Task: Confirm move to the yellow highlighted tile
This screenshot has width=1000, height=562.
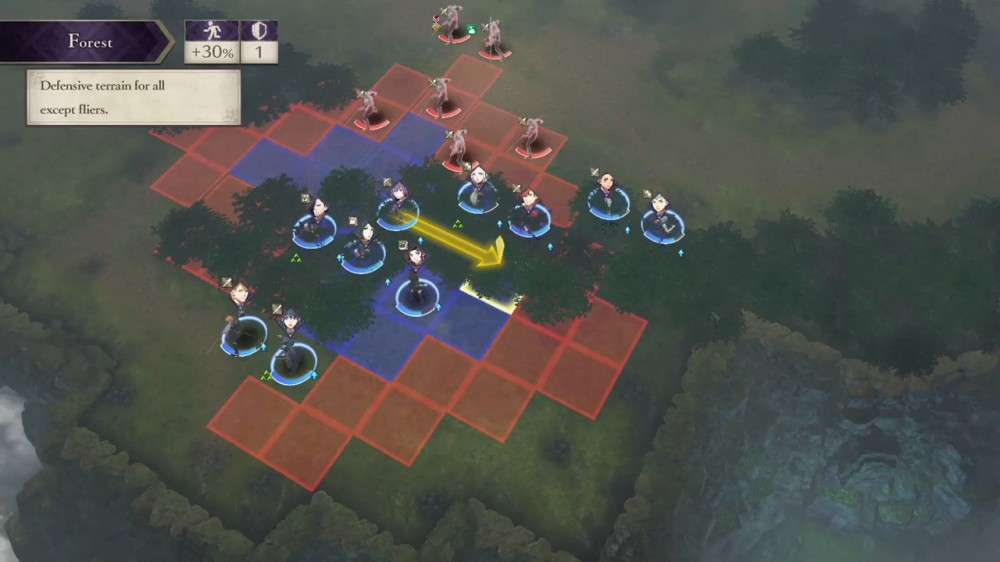Action: [491, 289]
